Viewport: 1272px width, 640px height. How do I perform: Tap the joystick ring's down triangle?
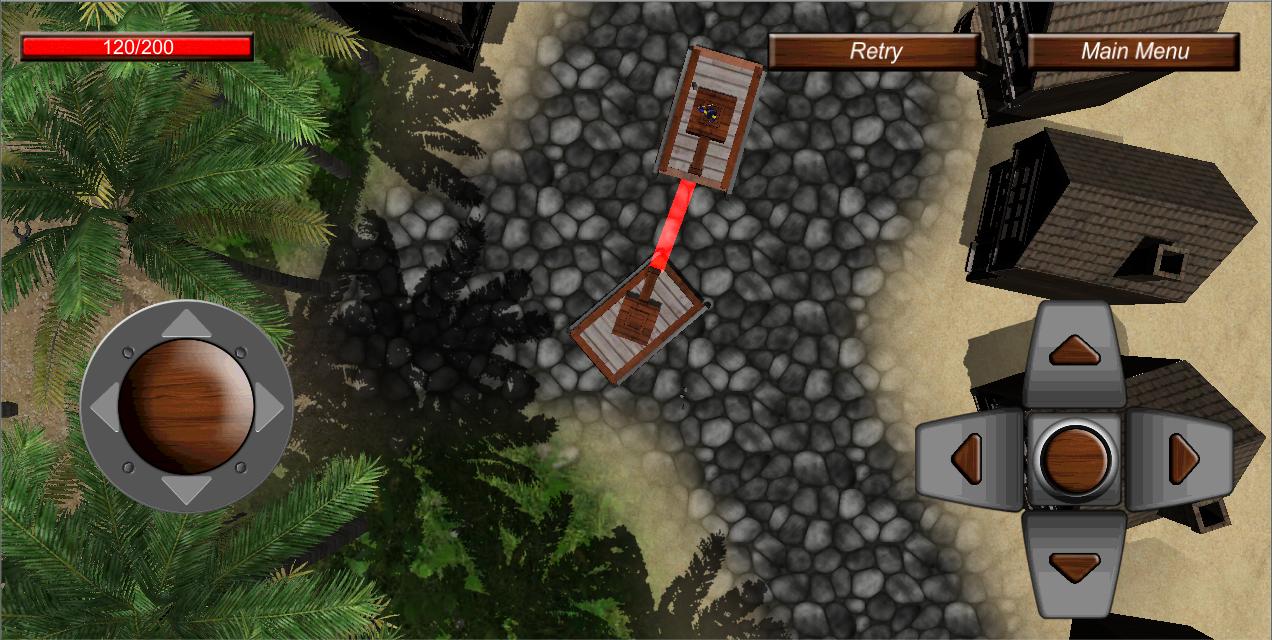pos(186,490)
